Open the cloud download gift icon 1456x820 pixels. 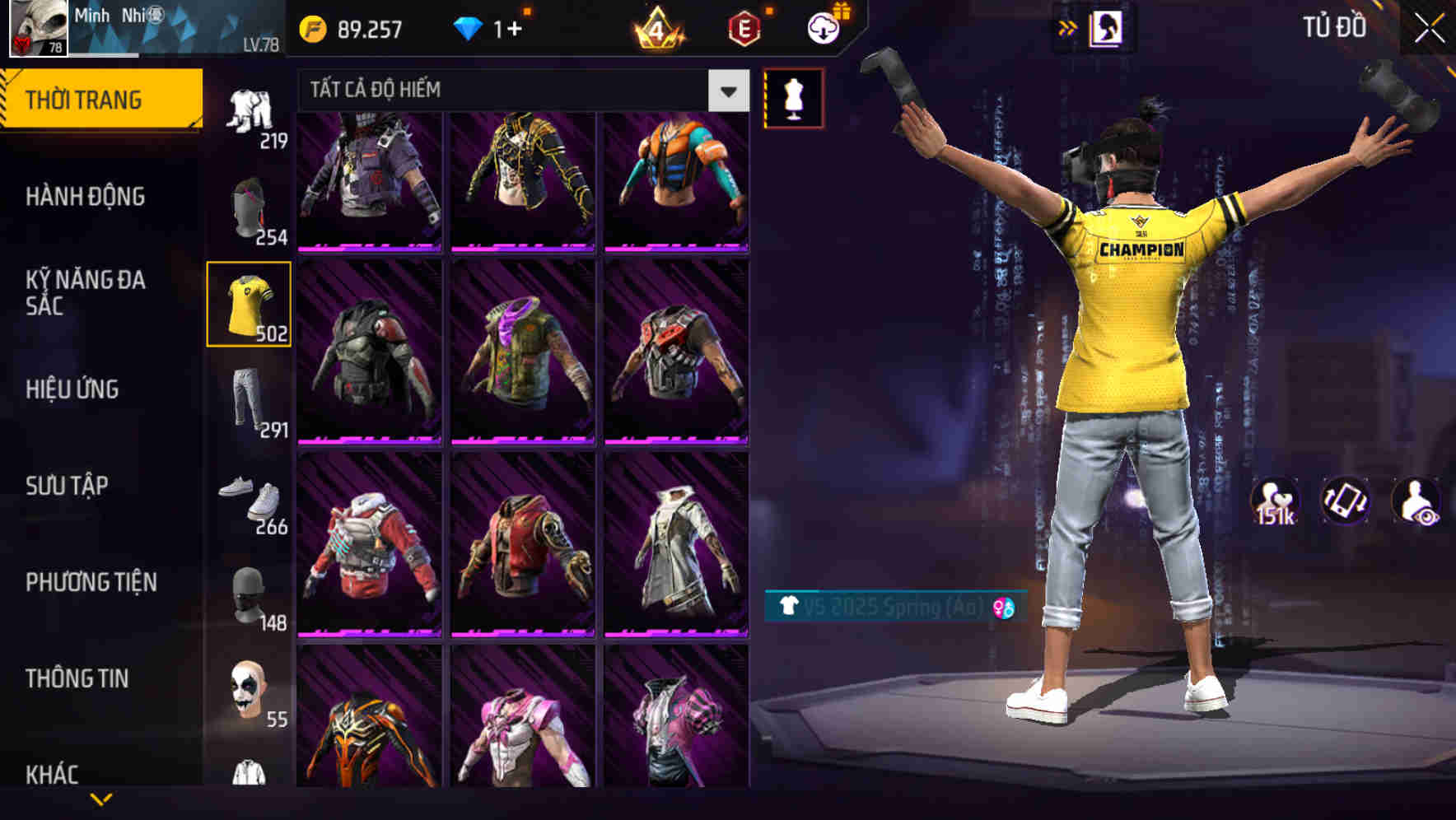click(824, 26)
